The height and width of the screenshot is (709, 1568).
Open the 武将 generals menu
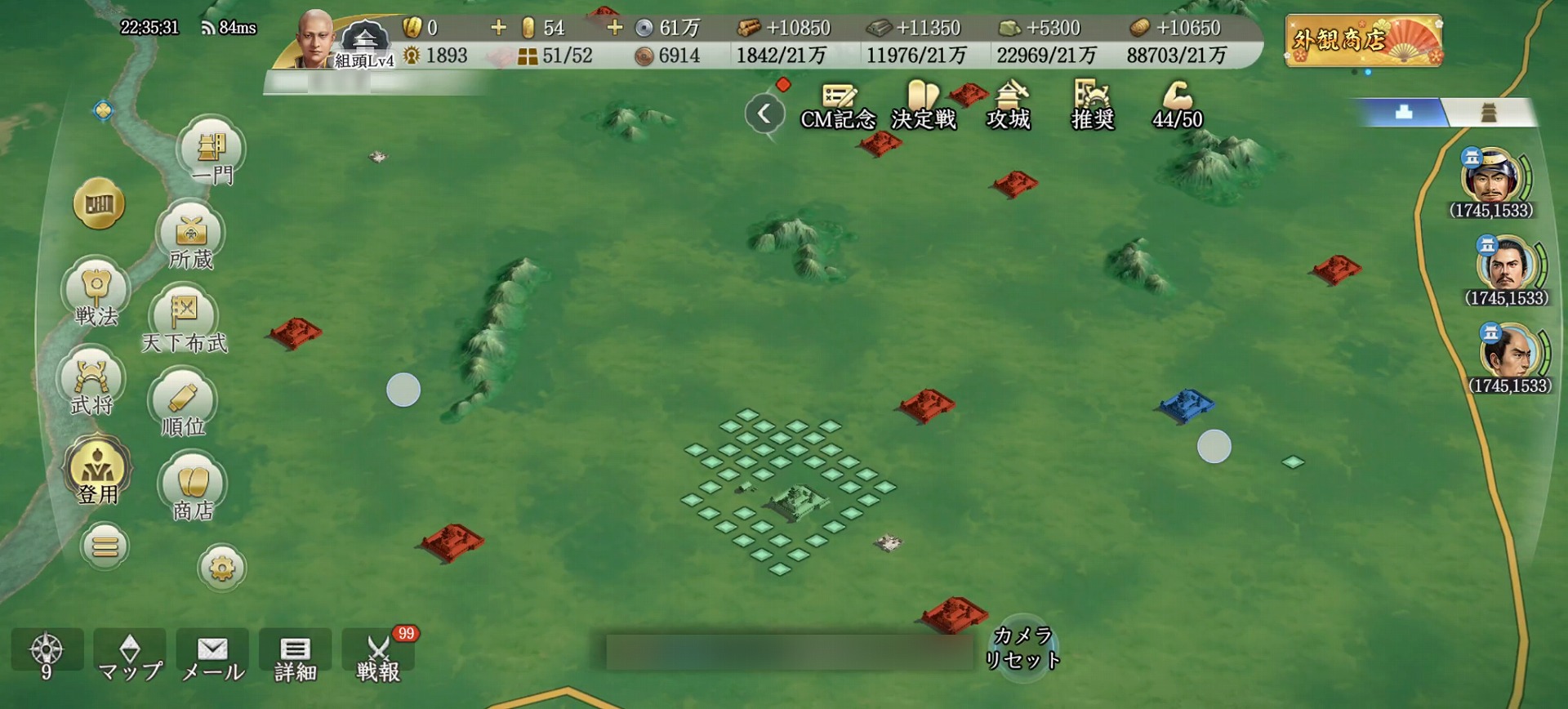(x=91, y=383)
